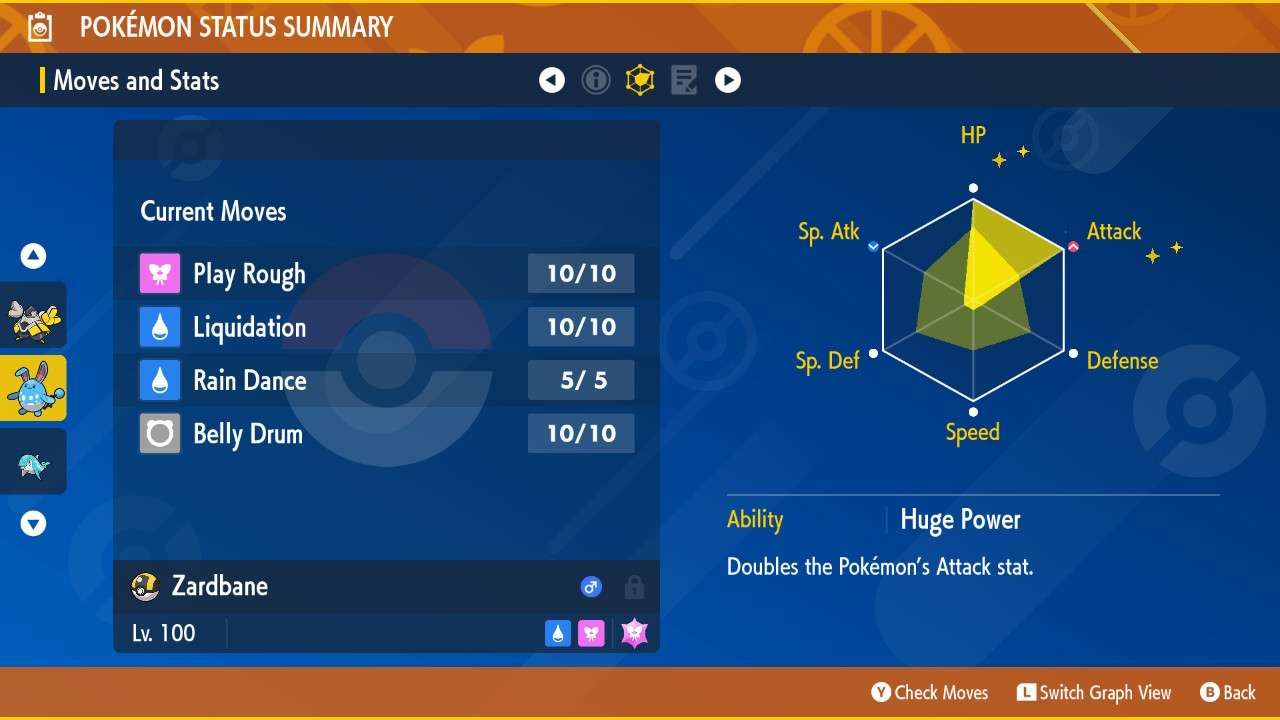Select the Fairy Tera Type icon
Viewport: 1280px width, 720px height.
[x=633, y=632]
